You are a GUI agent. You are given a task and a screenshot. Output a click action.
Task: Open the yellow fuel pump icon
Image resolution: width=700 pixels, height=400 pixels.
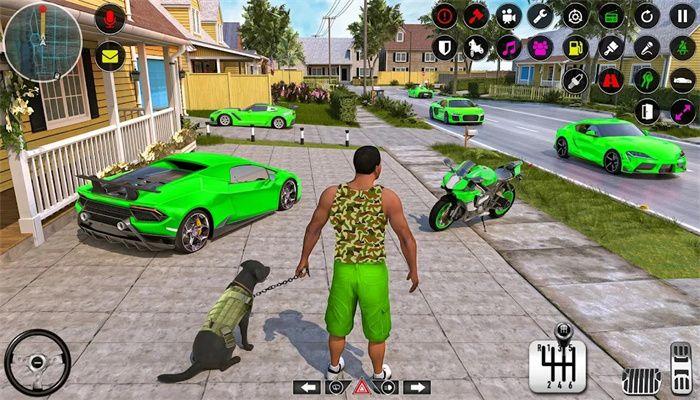575,47
